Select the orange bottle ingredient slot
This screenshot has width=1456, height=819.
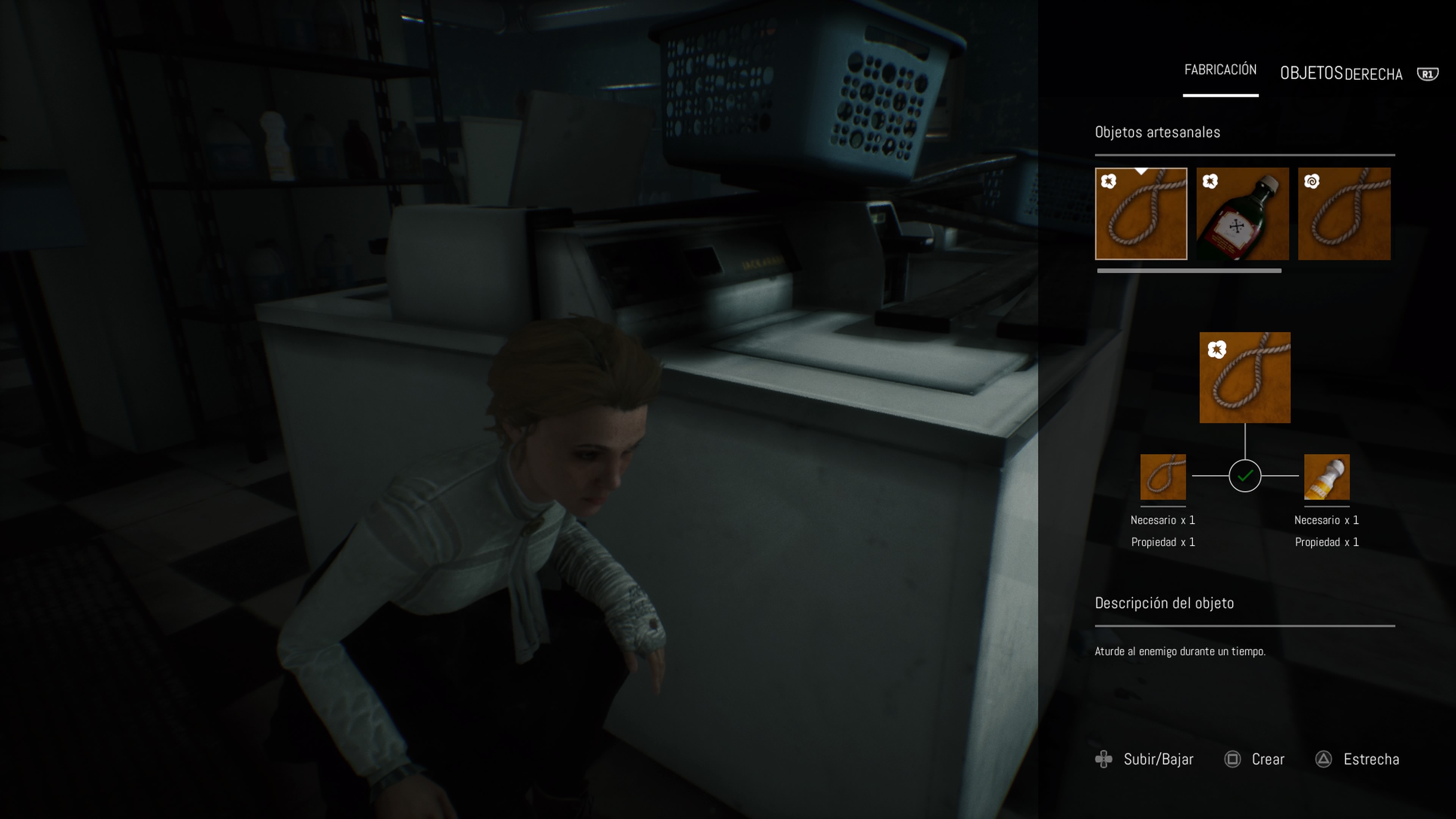(1326, 477)
